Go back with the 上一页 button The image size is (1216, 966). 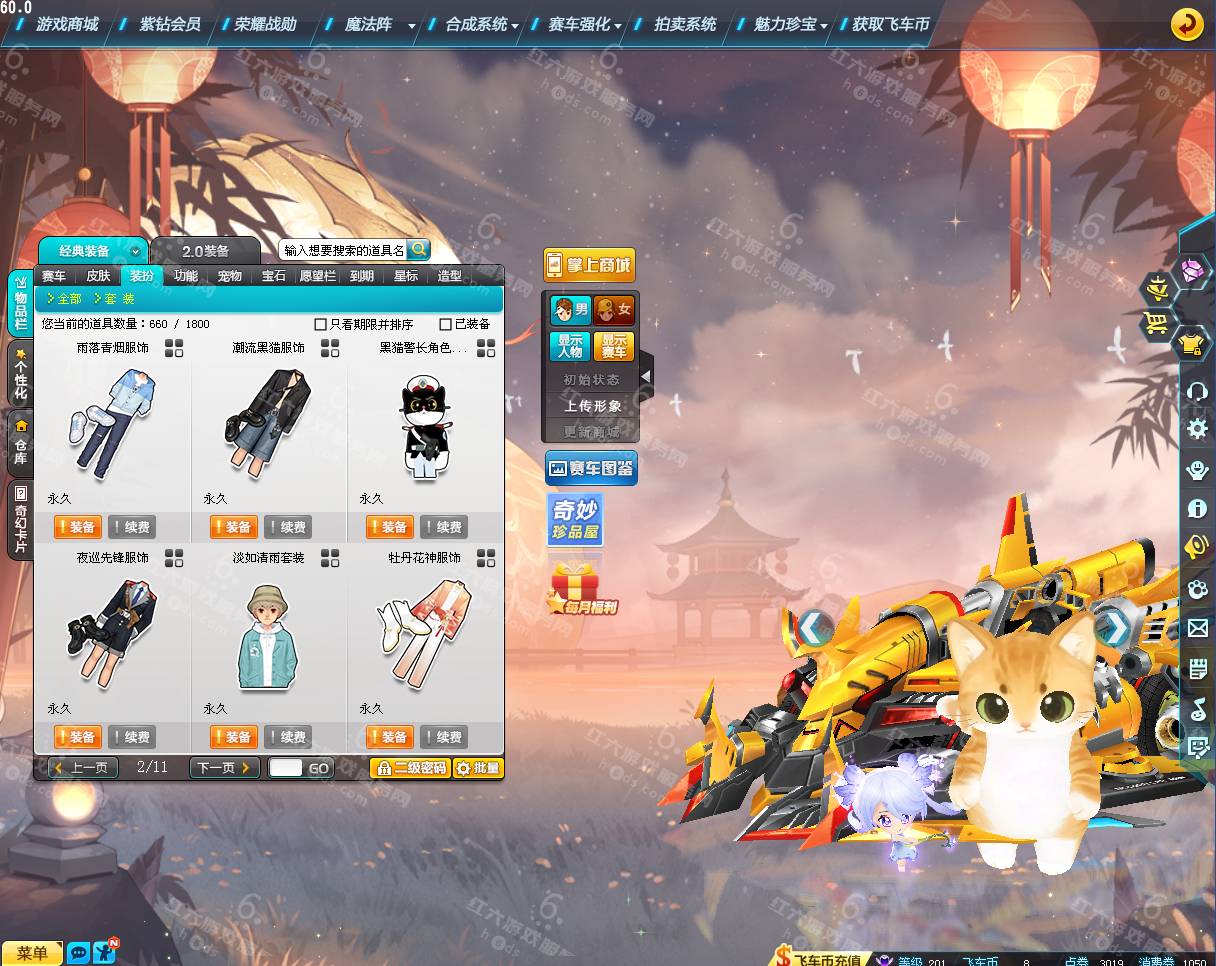pyautogui.click(x=83, y=768)
